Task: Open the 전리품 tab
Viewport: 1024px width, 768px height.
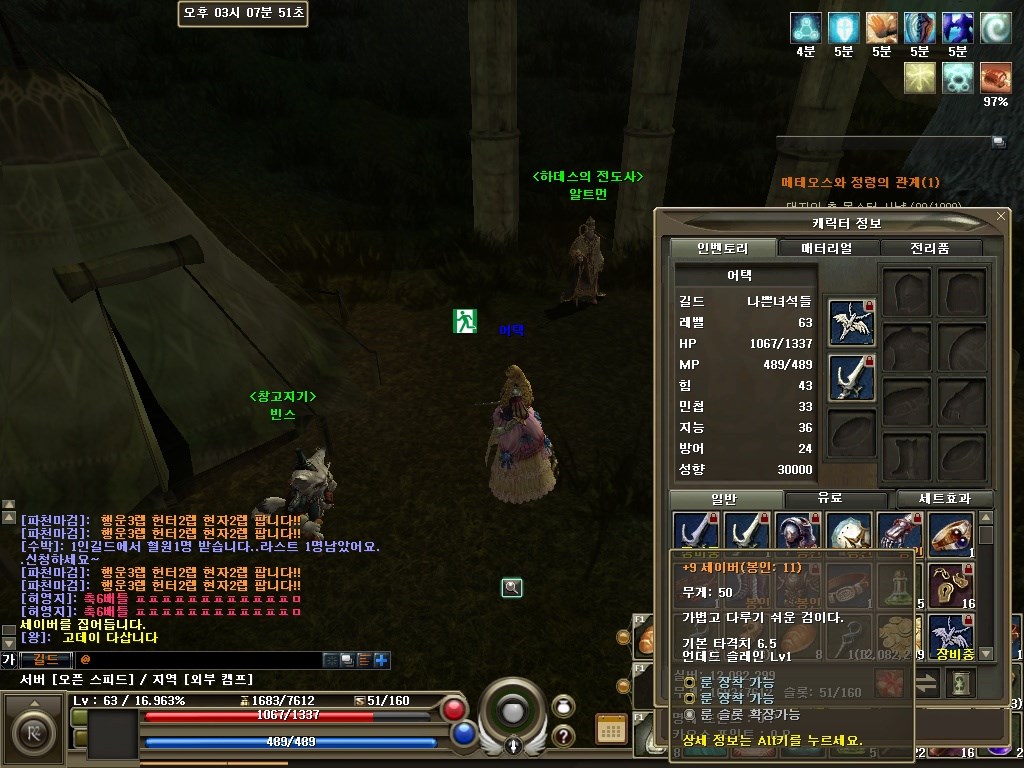Action: pyautogui.click(x=930, y=248)
